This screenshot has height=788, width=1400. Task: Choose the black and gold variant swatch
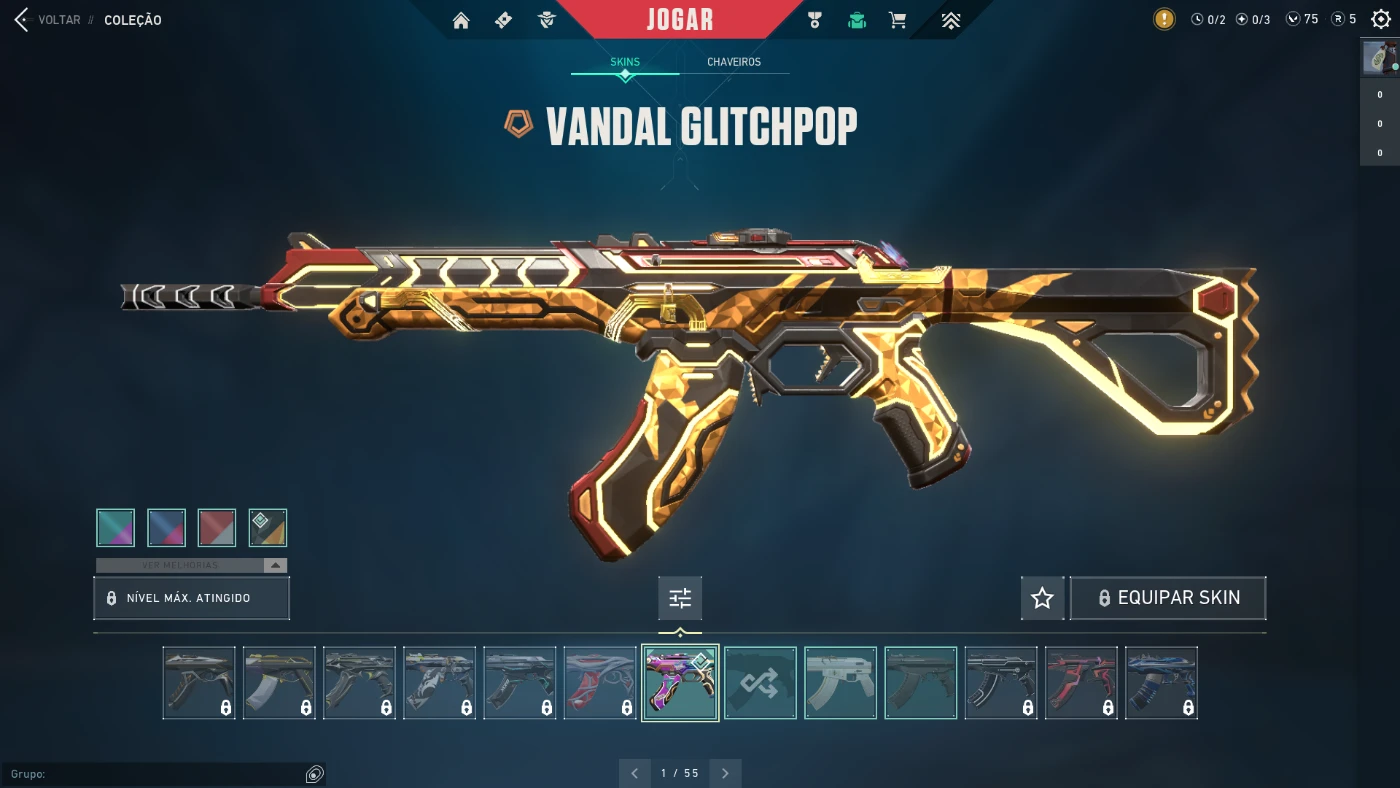(x=268, y=528)
